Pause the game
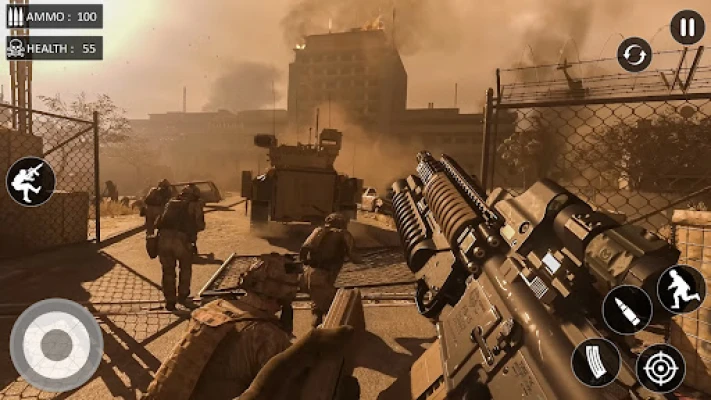 [x=687, y=27]
